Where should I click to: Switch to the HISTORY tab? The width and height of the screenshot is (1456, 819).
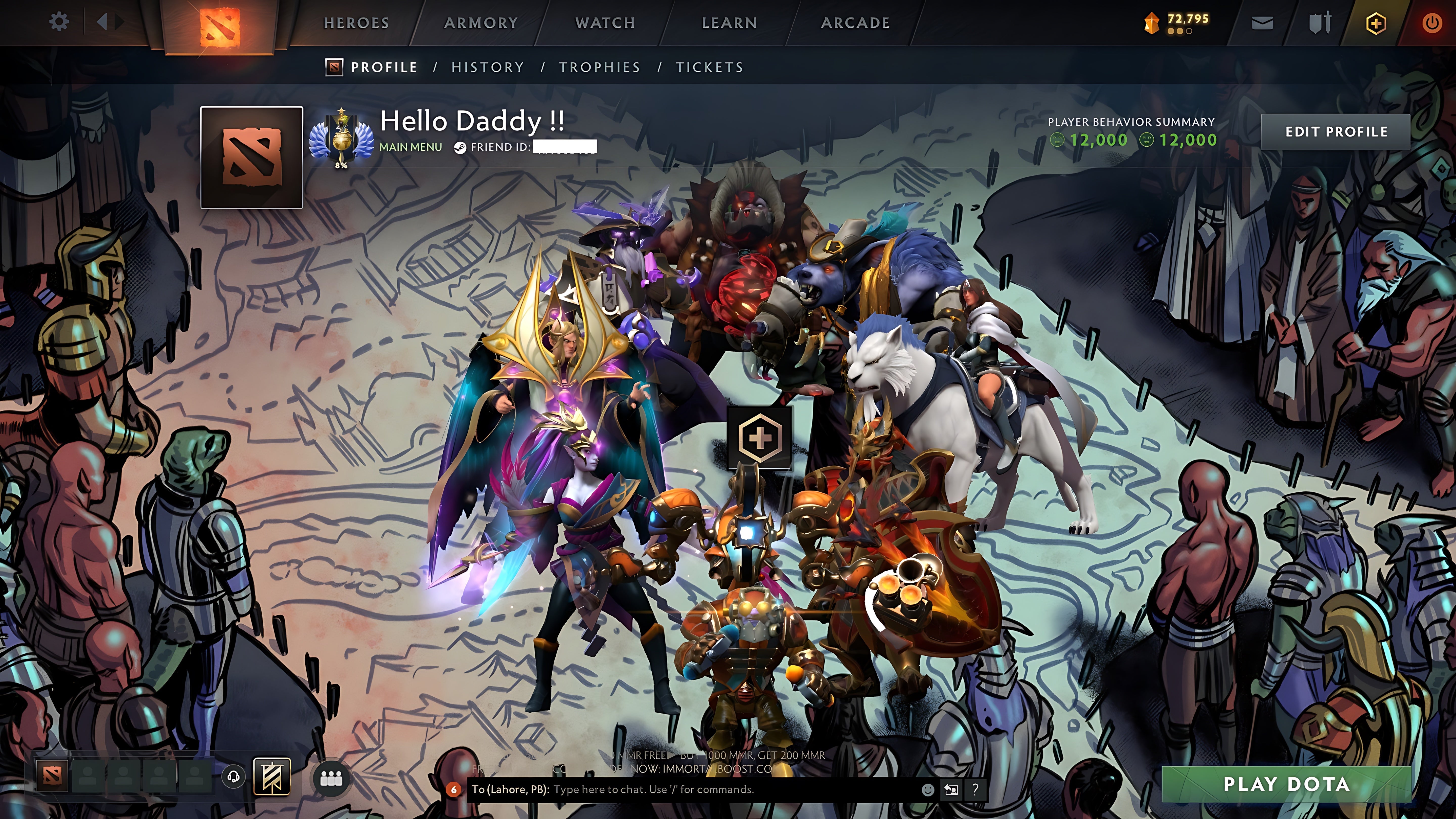pos(487,67)
